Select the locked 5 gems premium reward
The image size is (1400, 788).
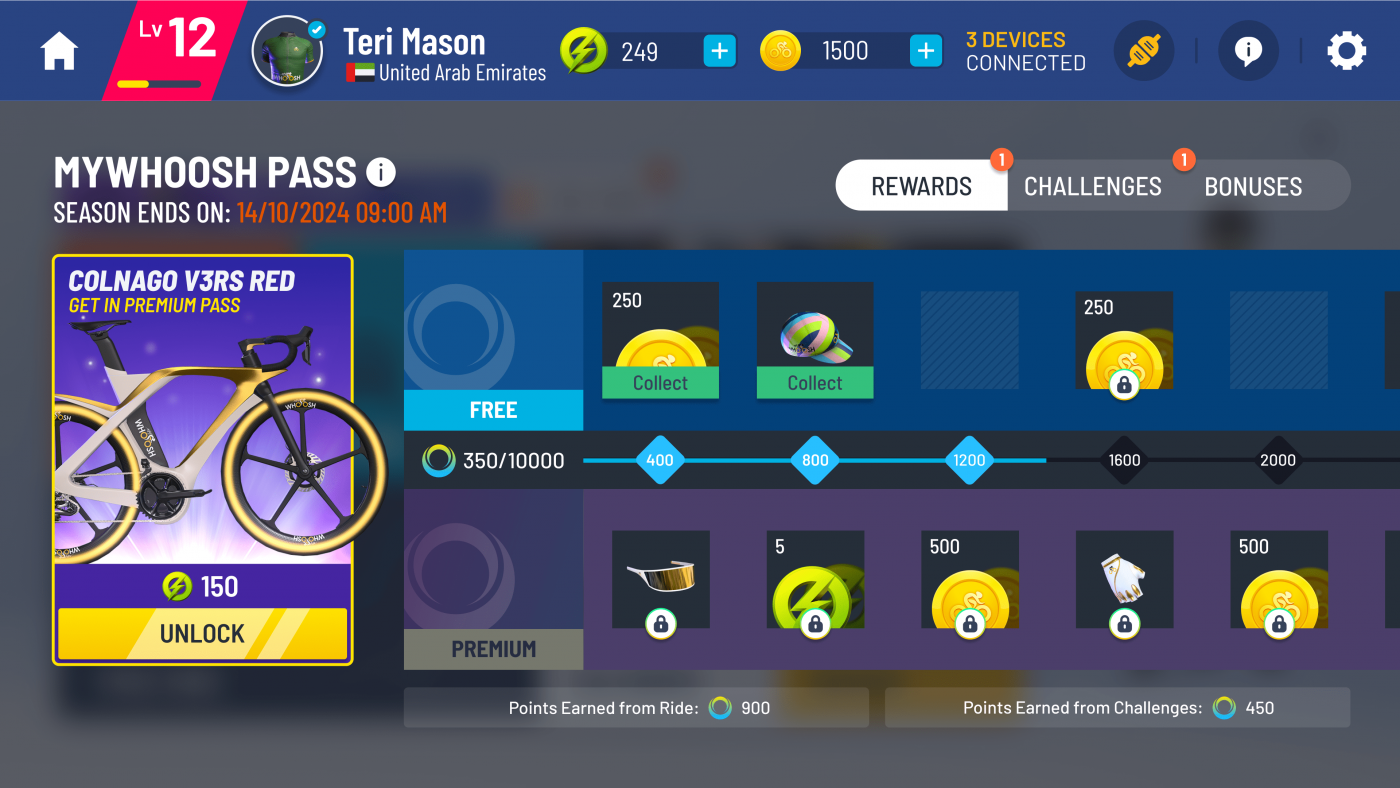[x=815, y=580]
